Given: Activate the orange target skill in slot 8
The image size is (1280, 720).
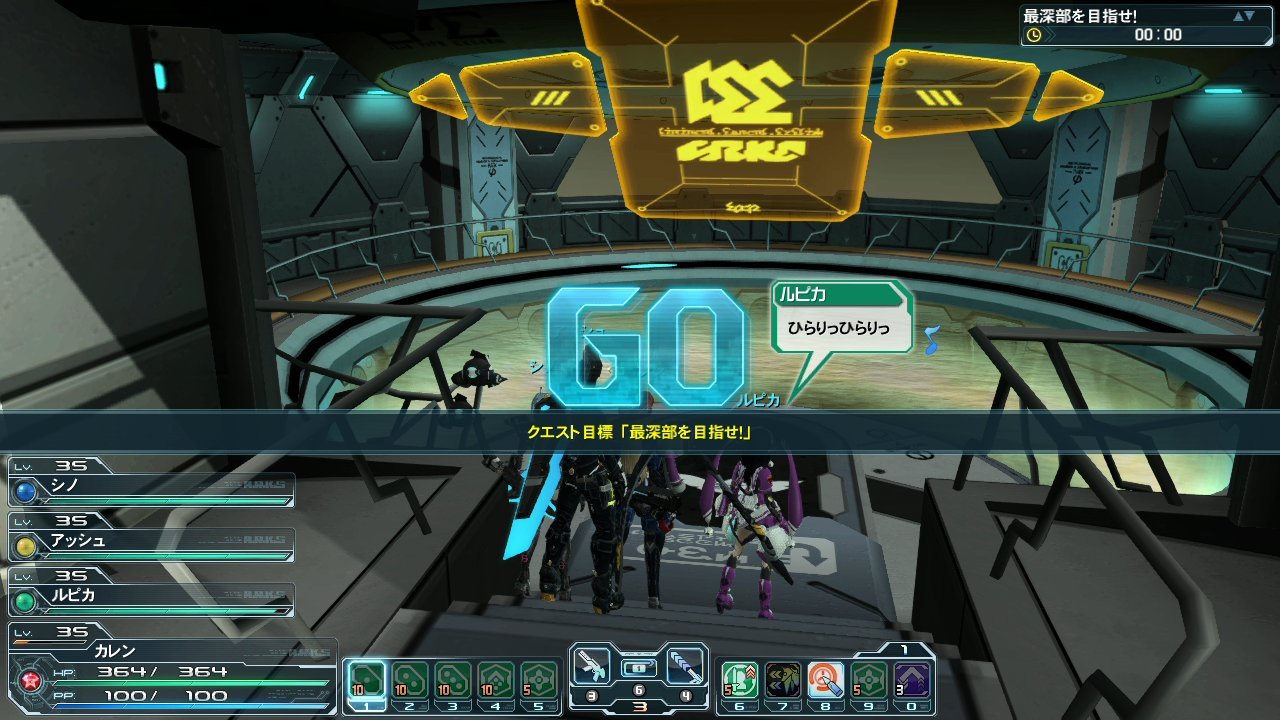Looking at the screenshot, I should (x=825, y=681).
